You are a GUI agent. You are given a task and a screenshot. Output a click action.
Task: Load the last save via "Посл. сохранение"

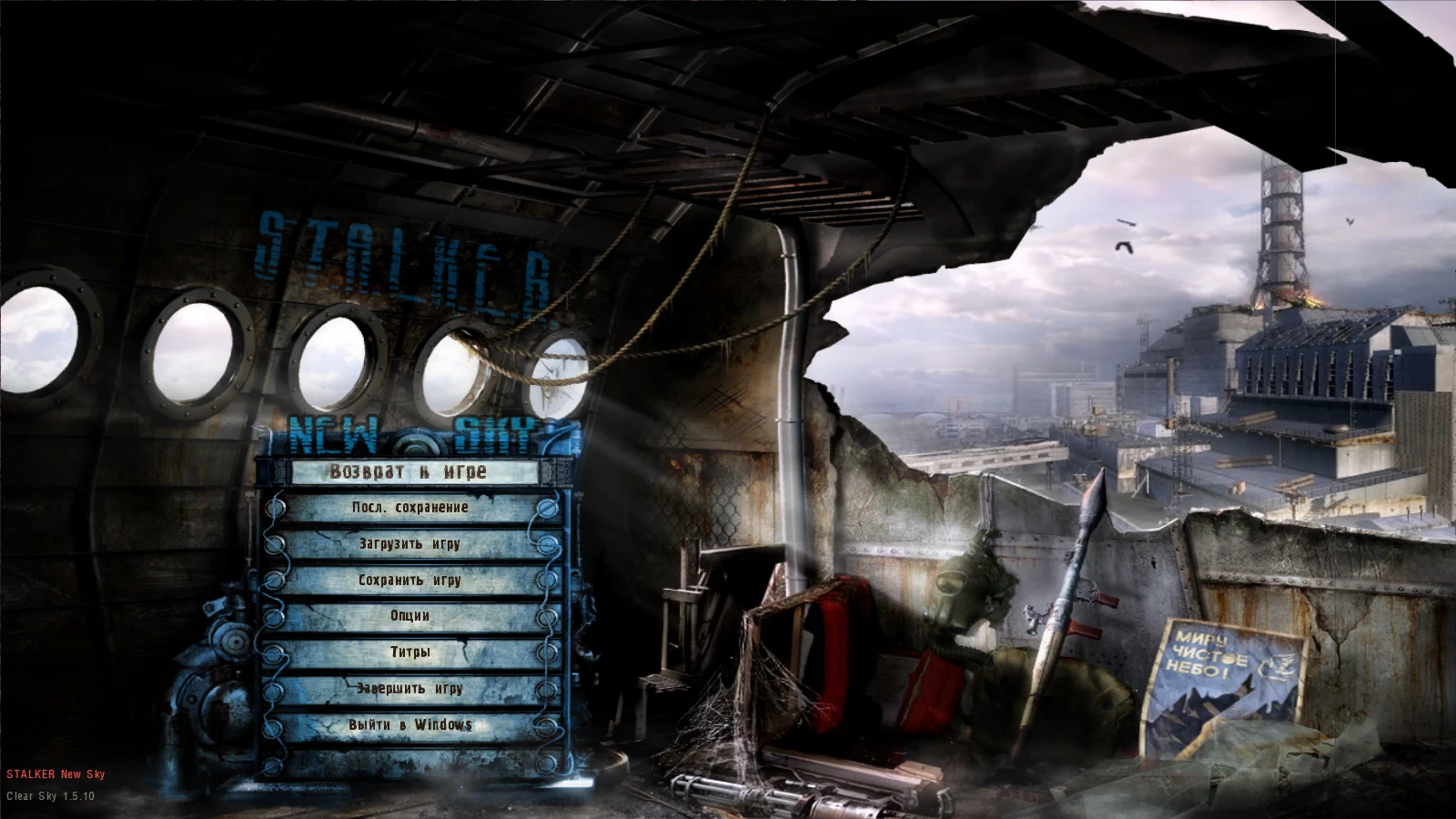pos(409,508)
